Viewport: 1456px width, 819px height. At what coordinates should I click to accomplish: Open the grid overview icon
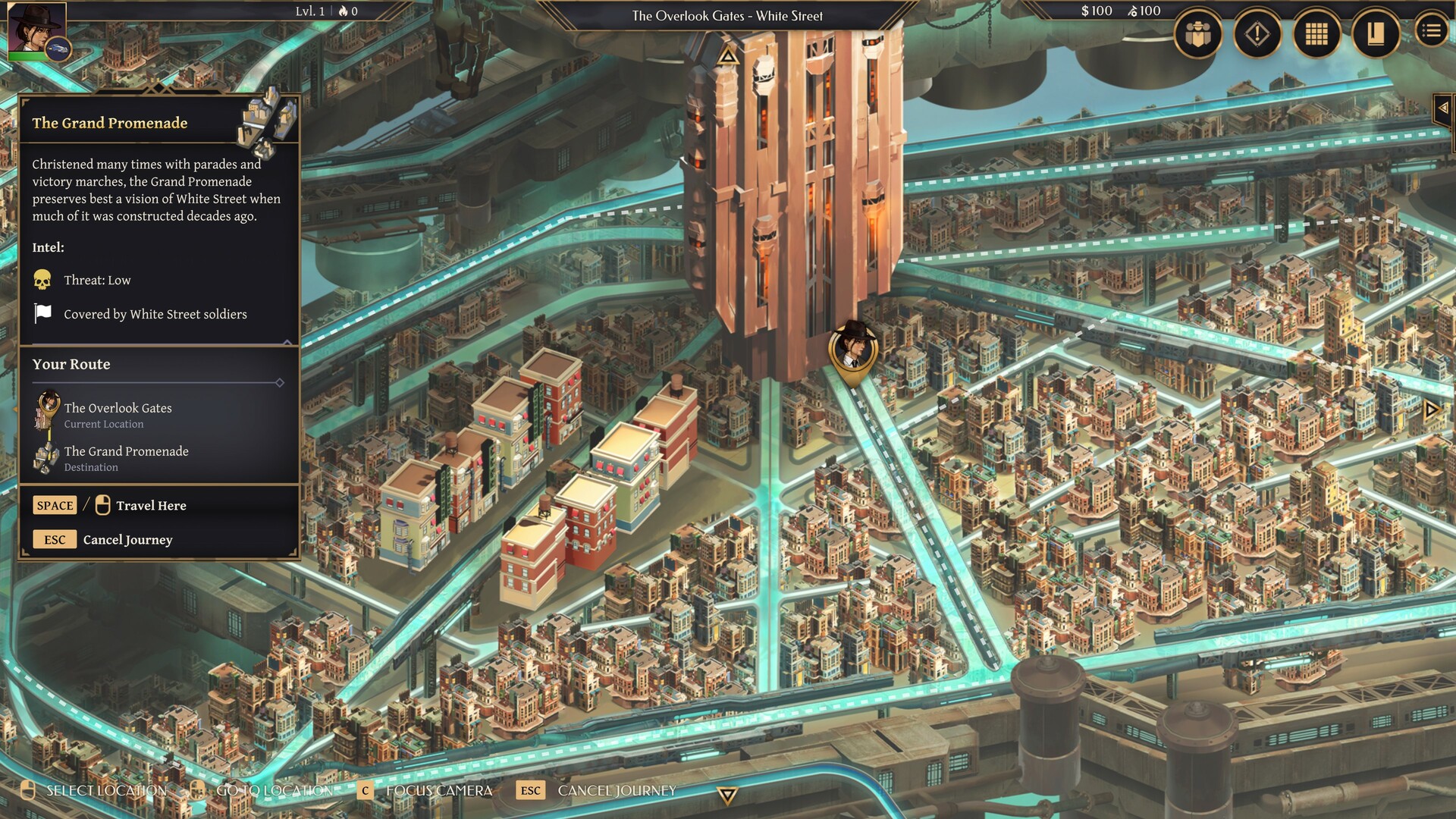point(1316,34)
